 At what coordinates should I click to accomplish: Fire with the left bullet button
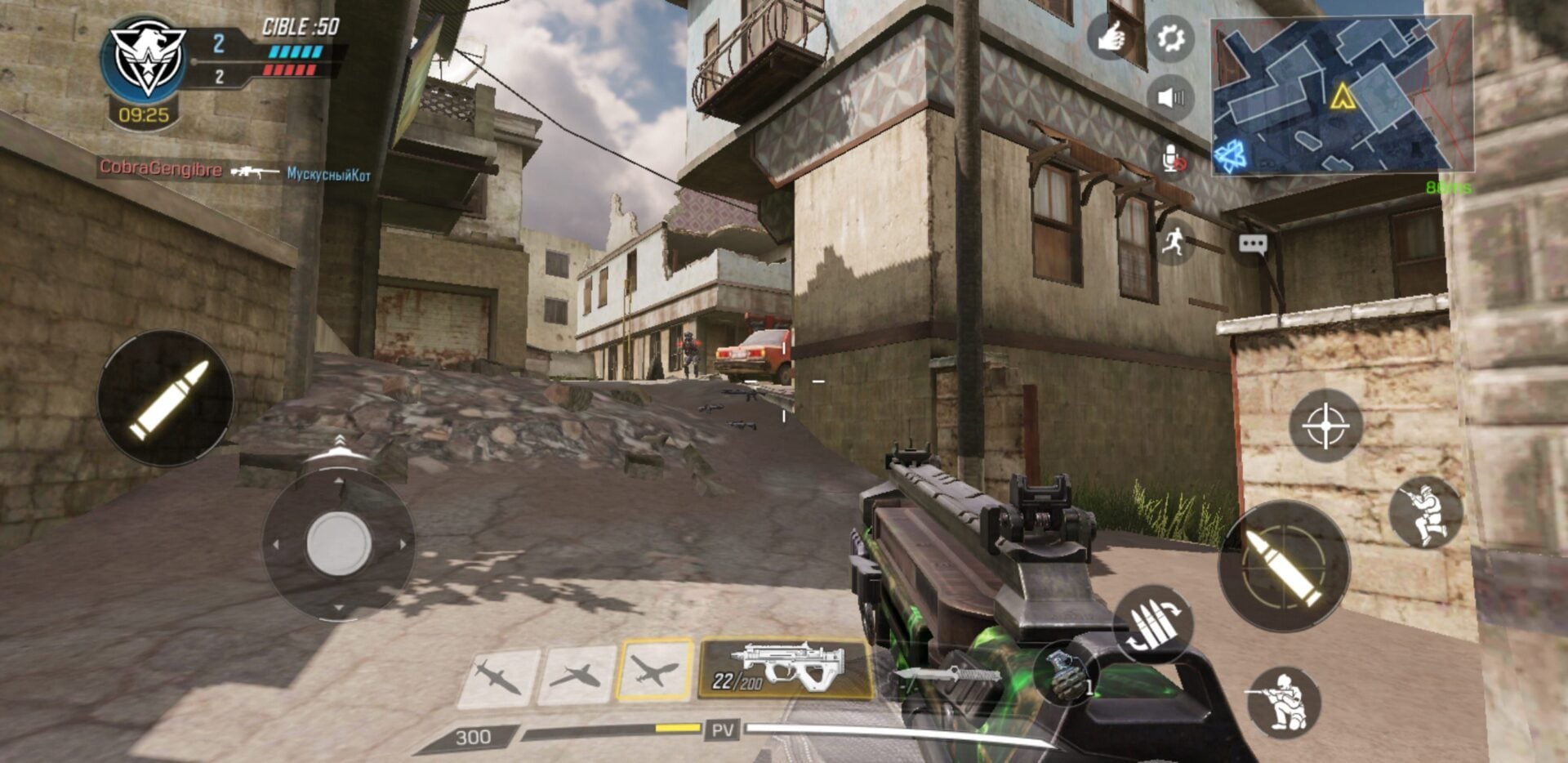click(167, 399)
